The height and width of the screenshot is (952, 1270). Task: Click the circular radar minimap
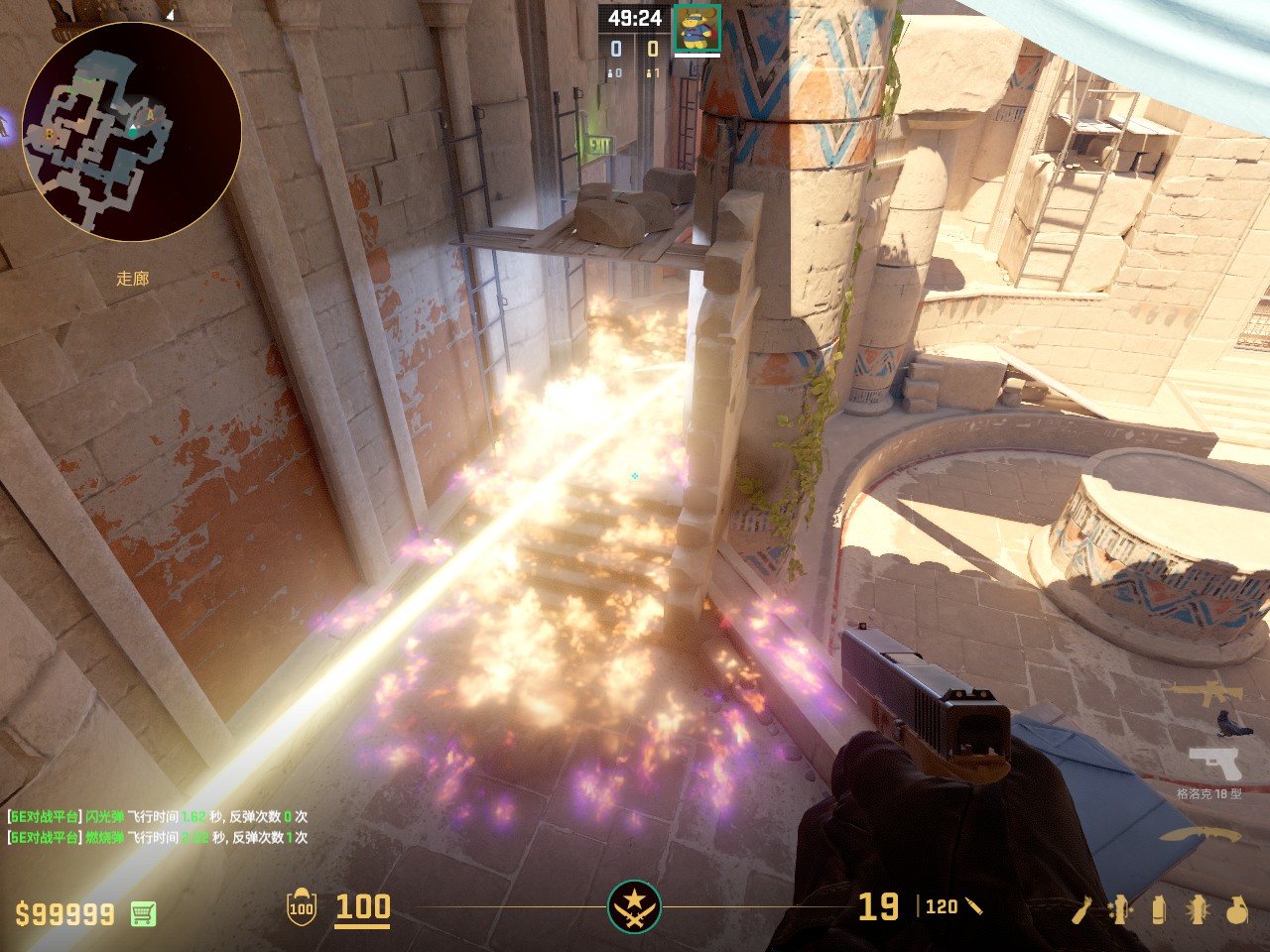pyautogui.click(x=132, y=131)
